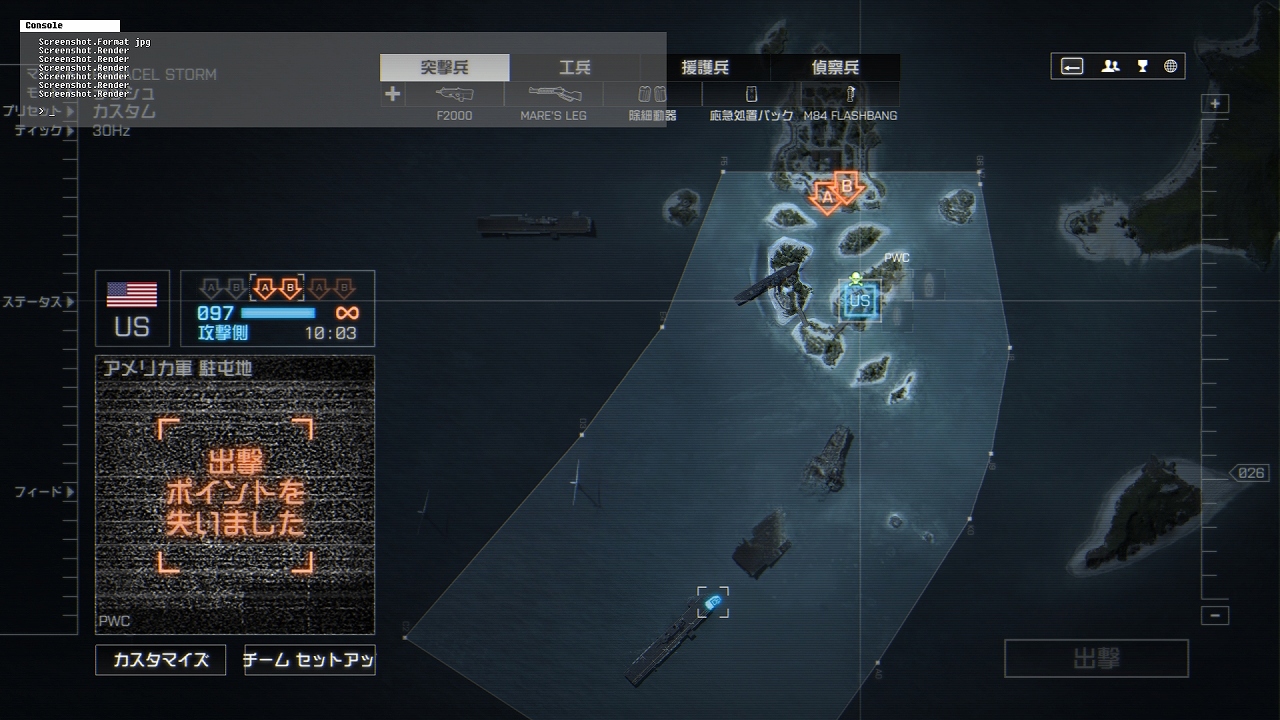Viewport: 1280px width, 720px height.
Task: Switch to the 突撃兵 assault class tab
Action: pyautogui.click(x=445, y=68)
